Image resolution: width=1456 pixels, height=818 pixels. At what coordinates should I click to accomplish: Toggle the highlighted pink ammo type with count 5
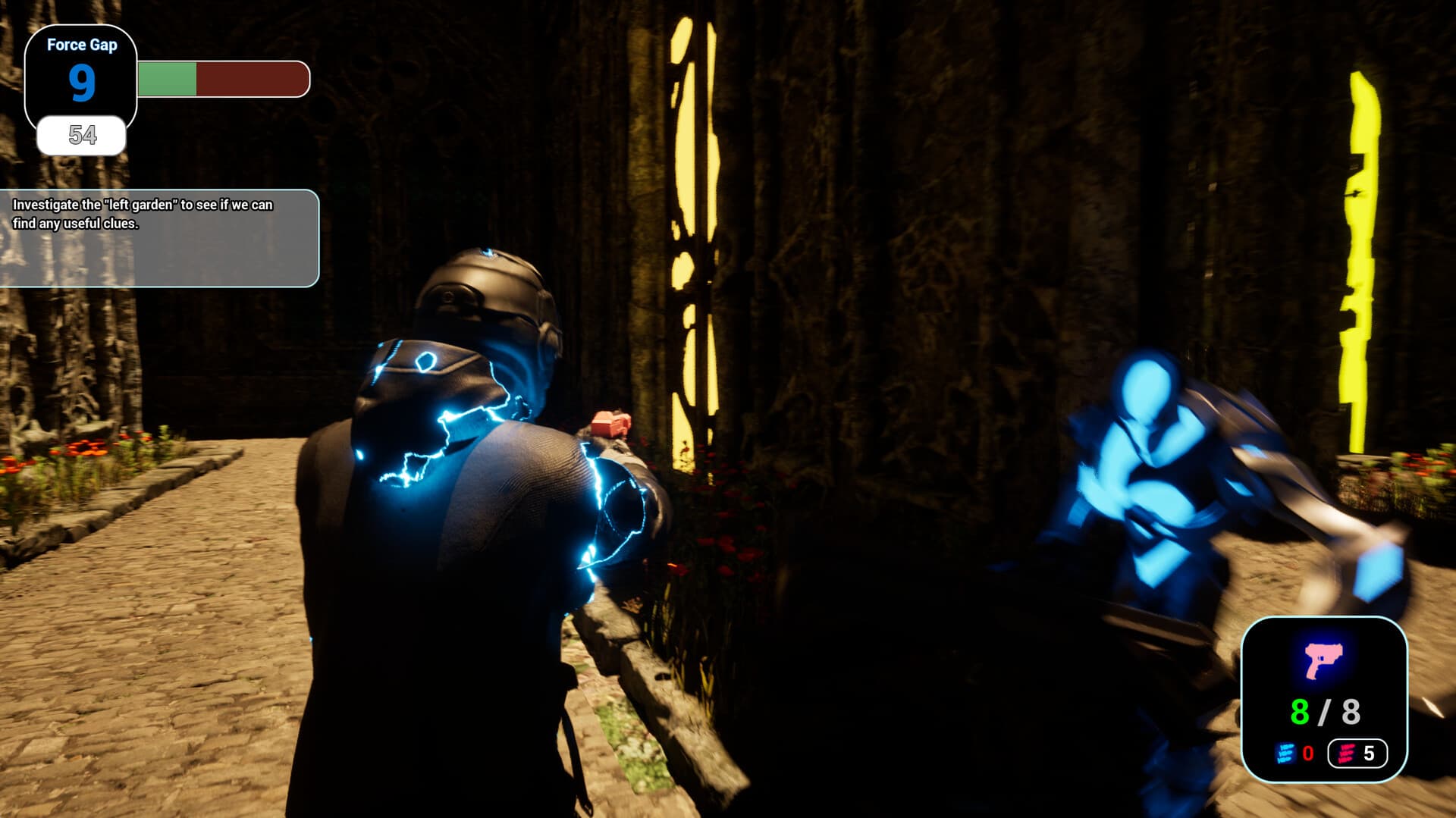click(1357, 754)
